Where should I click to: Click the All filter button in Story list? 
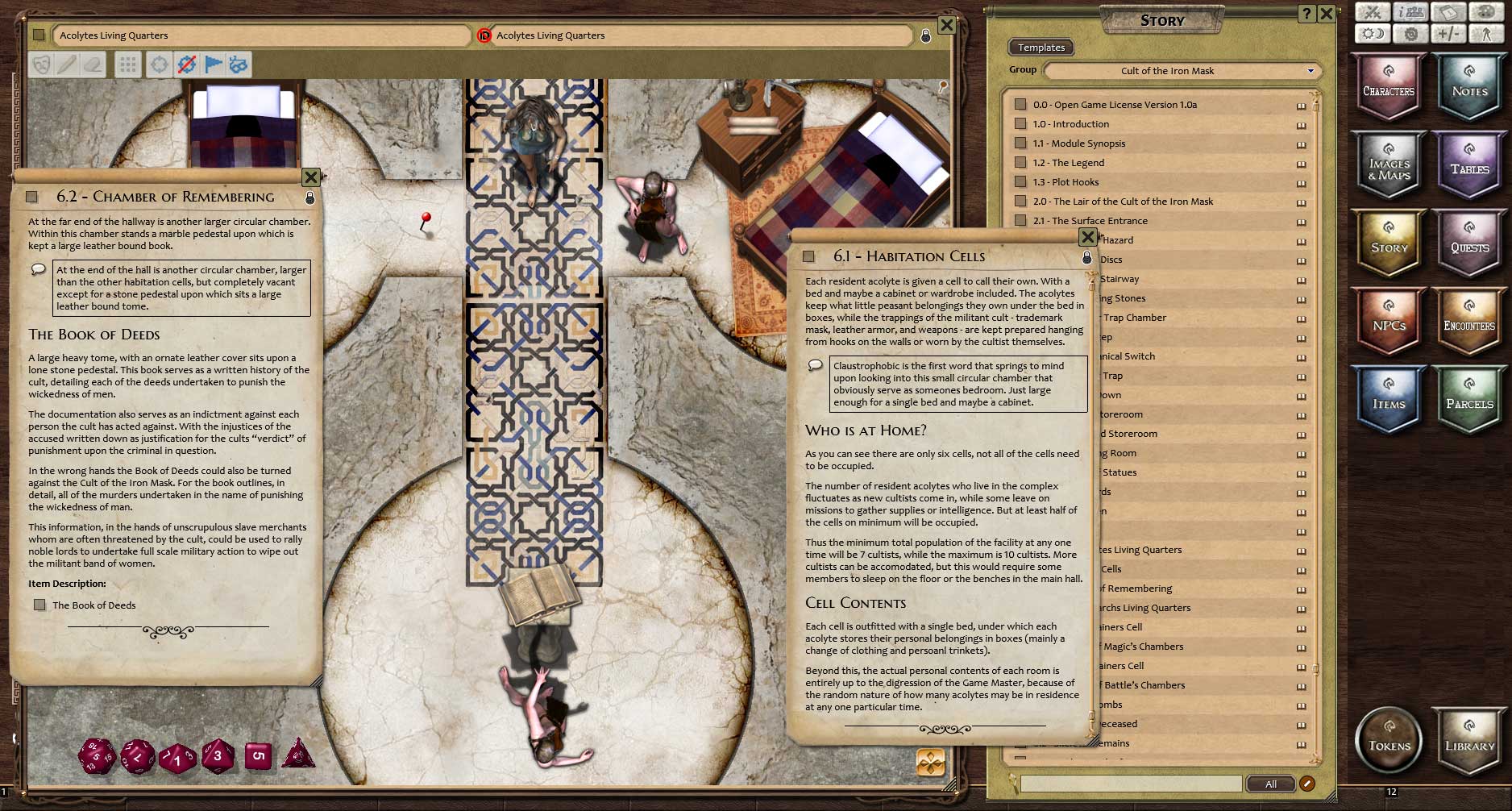1270,784
